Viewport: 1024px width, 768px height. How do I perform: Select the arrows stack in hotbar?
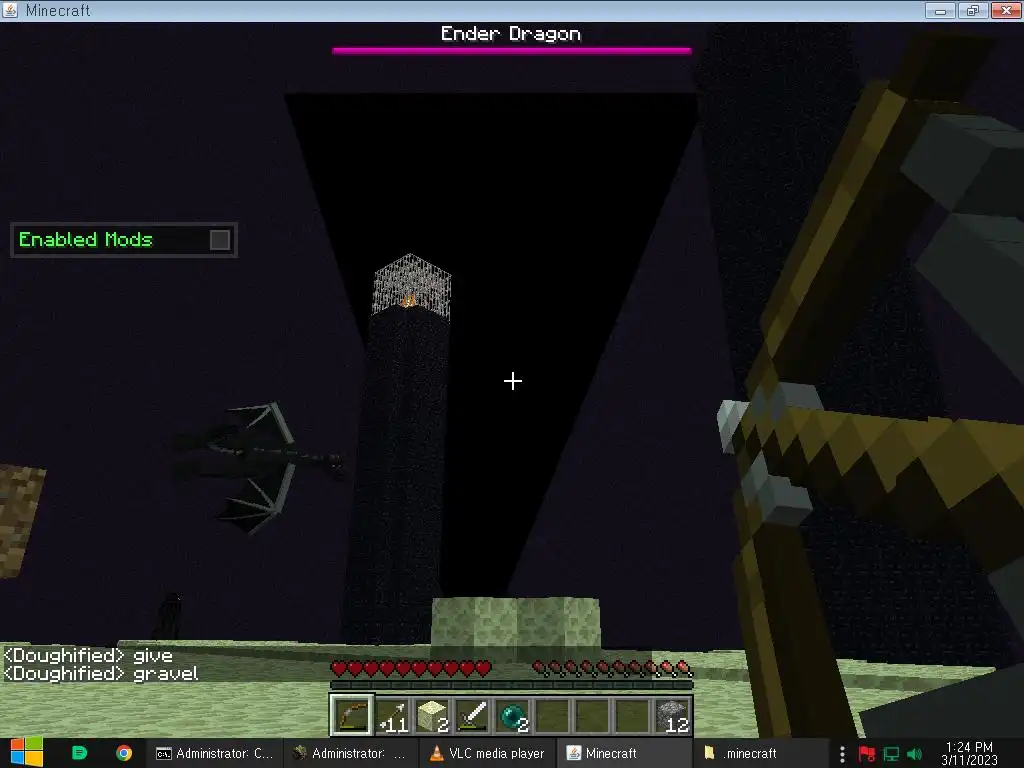point(392,715)
